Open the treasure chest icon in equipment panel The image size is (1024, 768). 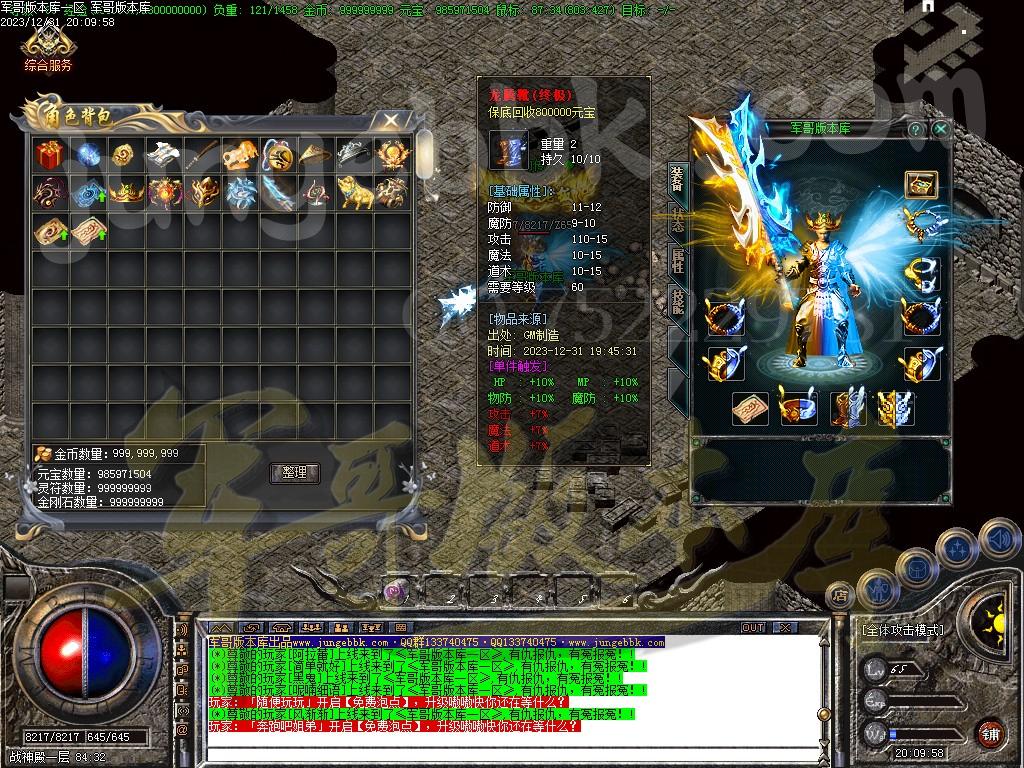tap(921, 185)
